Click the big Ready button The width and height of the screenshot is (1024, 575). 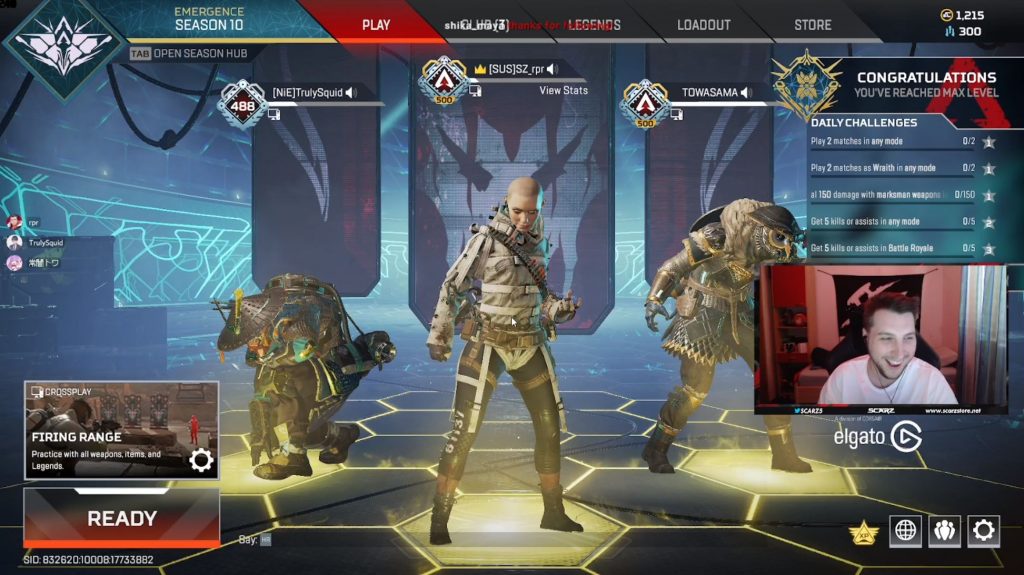[x=121, y=518]
